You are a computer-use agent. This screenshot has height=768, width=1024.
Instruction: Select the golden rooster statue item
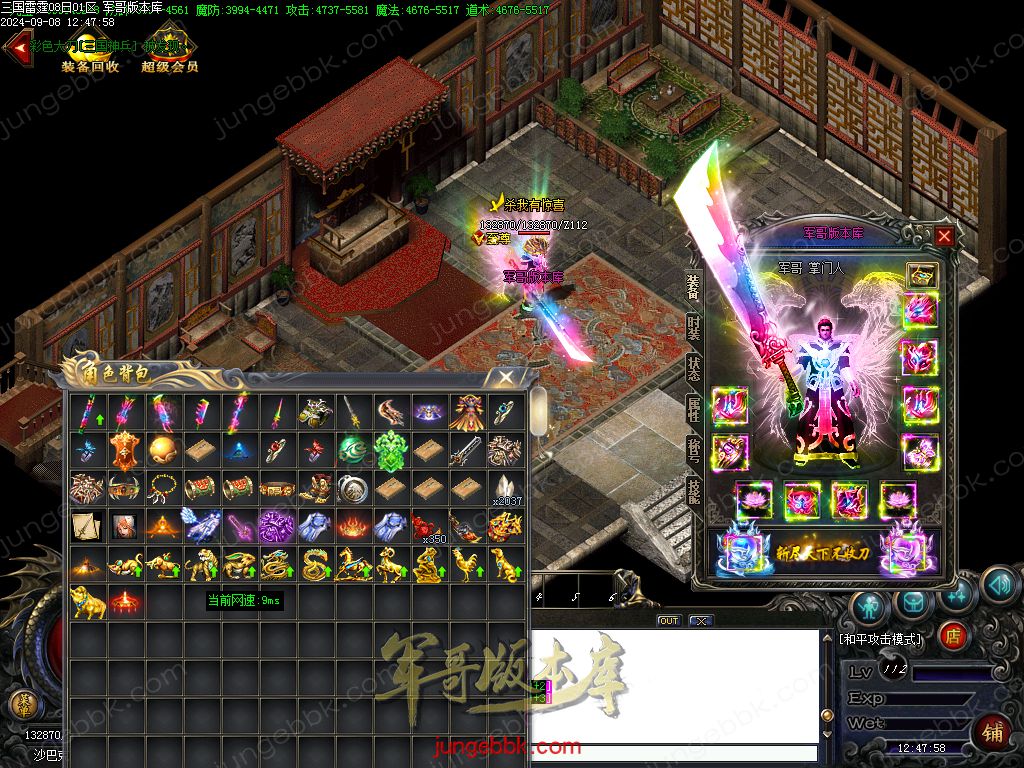[466, 564]
